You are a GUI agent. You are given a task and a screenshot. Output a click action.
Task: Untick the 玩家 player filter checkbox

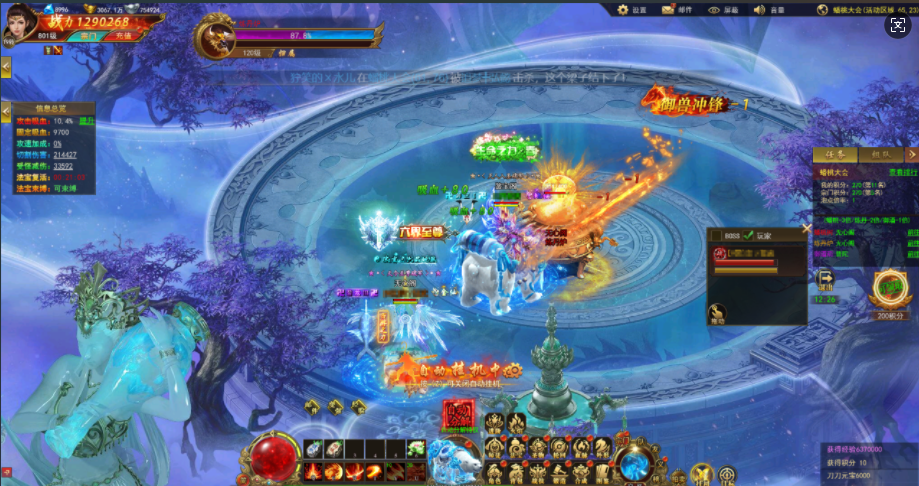747,235
